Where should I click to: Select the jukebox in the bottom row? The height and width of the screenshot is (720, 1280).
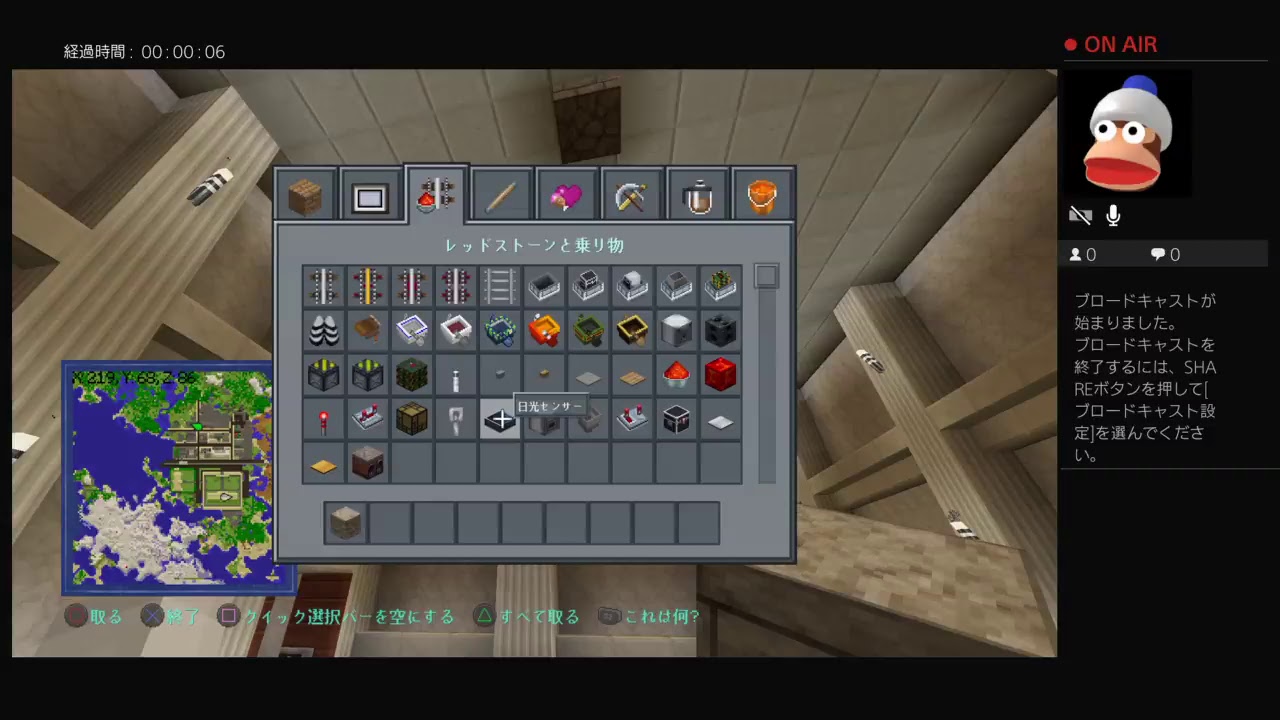coord(367,463)
